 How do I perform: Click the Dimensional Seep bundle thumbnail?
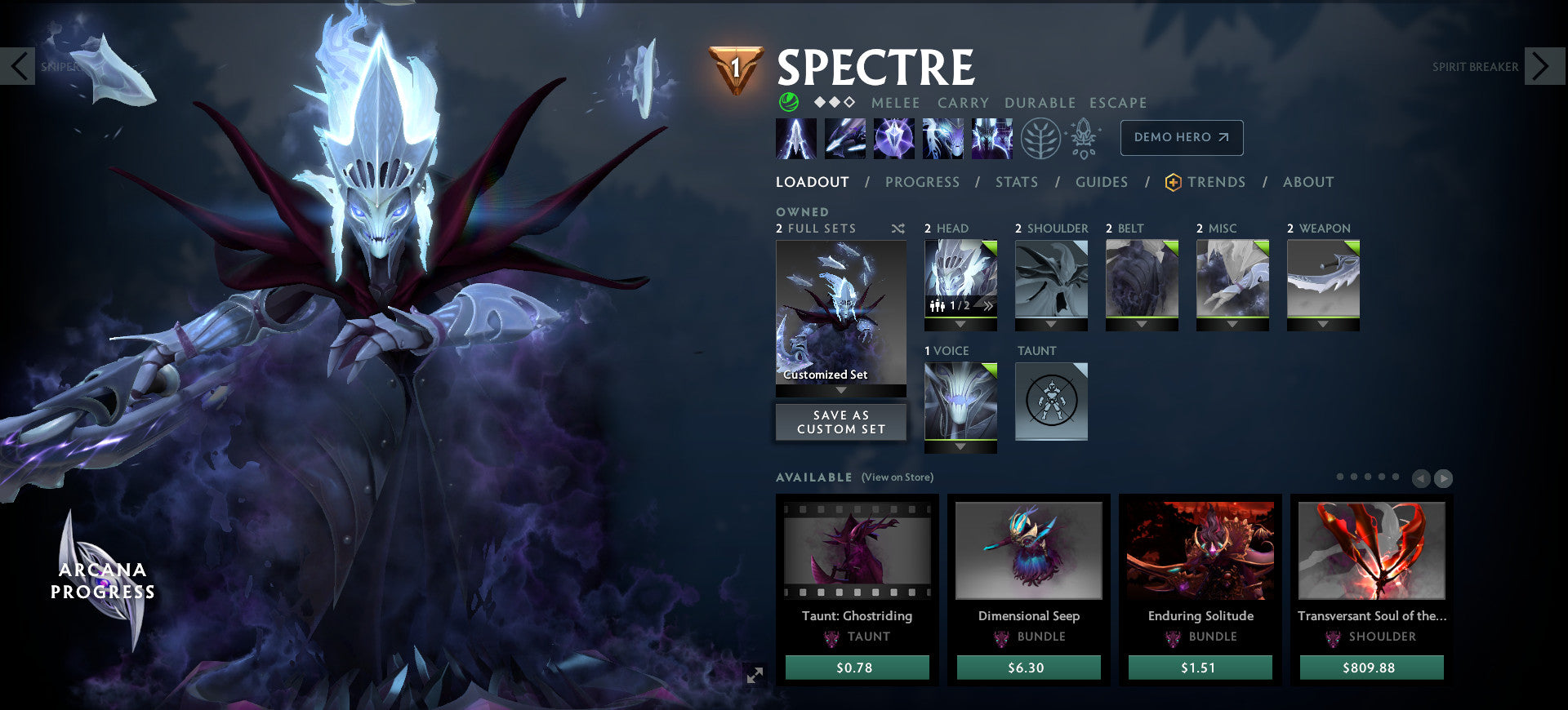point(1027,551)
